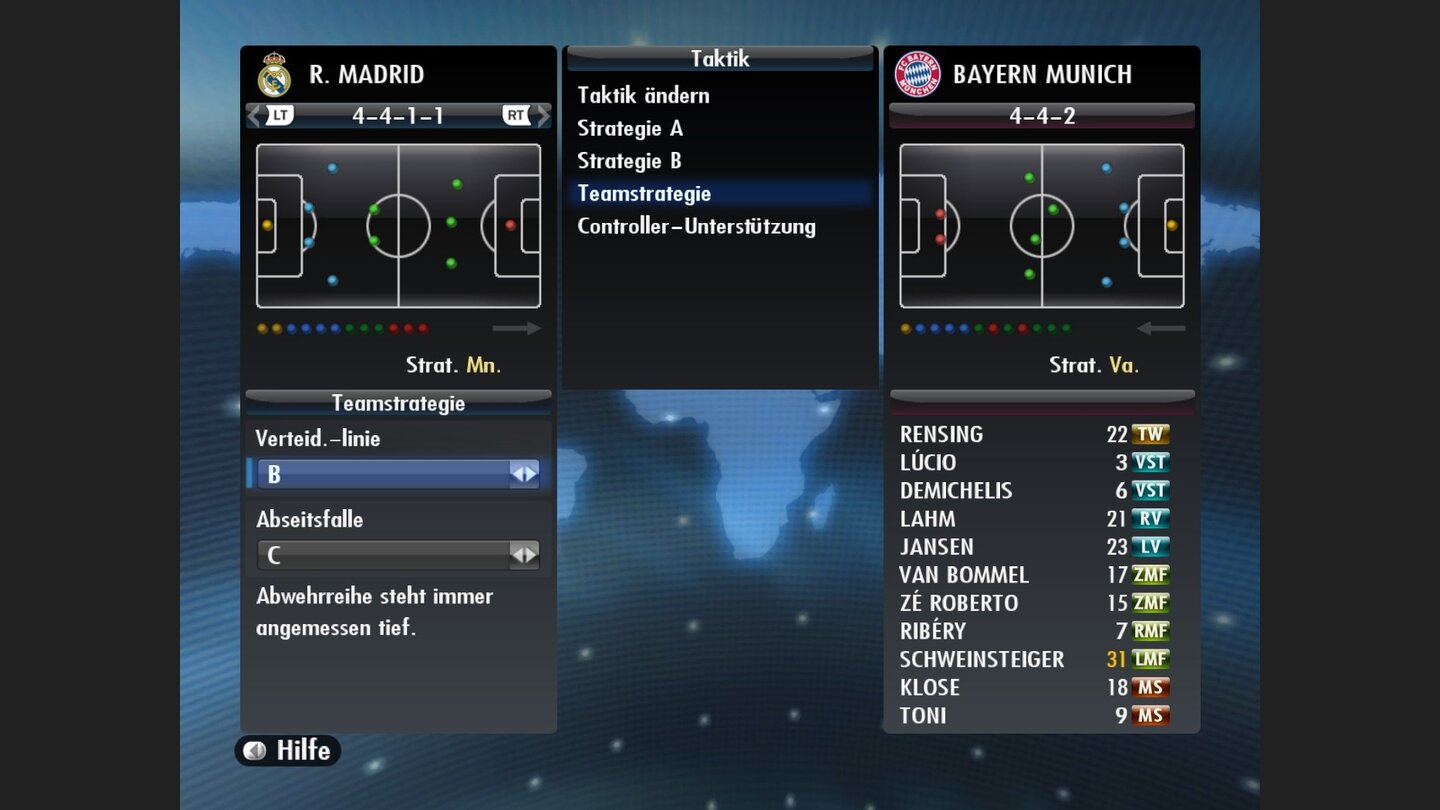Open the Verteid.-linie selector right arrow

[x=529, y=472]
